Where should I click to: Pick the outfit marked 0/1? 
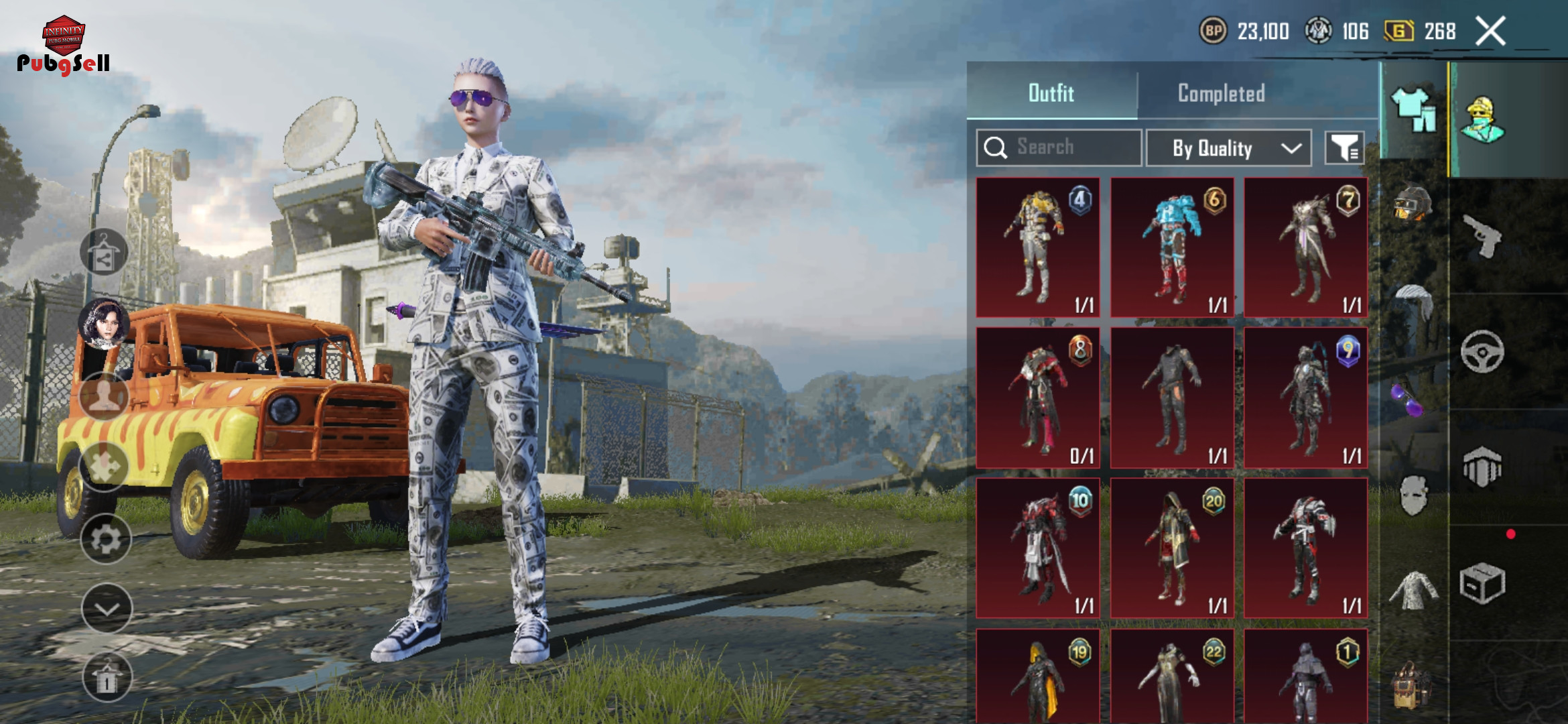[x=1038, y=398]
